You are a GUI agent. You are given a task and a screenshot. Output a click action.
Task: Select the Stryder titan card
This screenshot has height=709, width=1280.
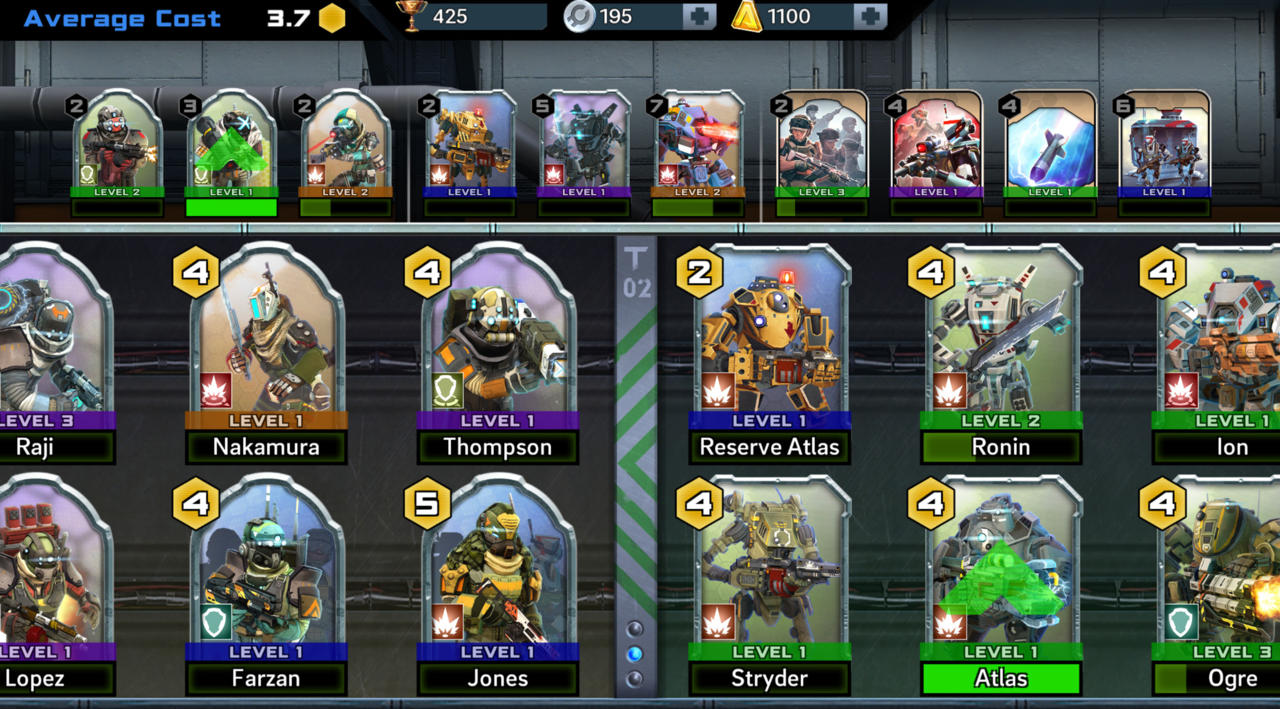pos(770,575)
